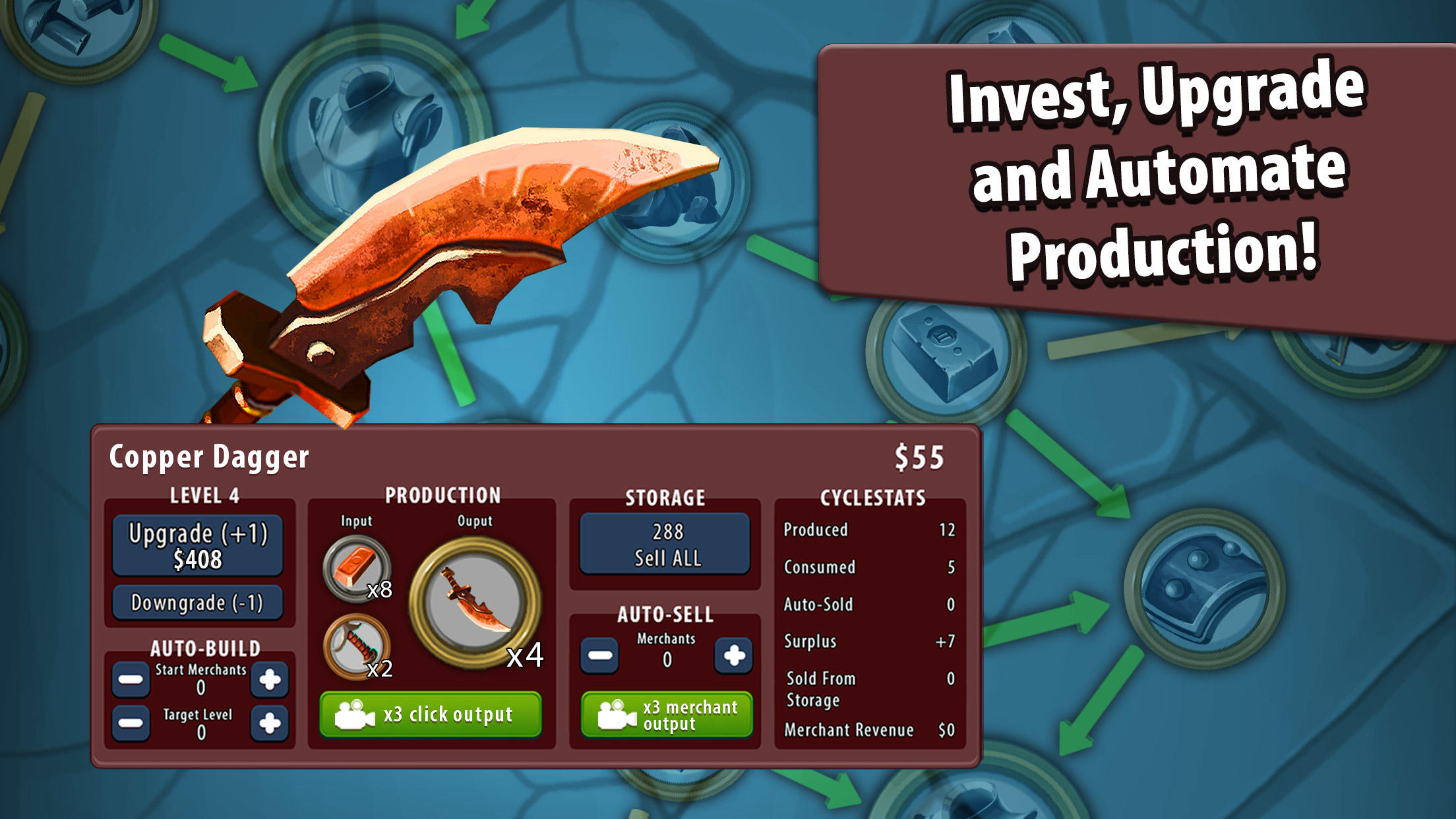Click the video camera icon on click output button
This screenshot has height=819, width=1456.
[354, 714]
